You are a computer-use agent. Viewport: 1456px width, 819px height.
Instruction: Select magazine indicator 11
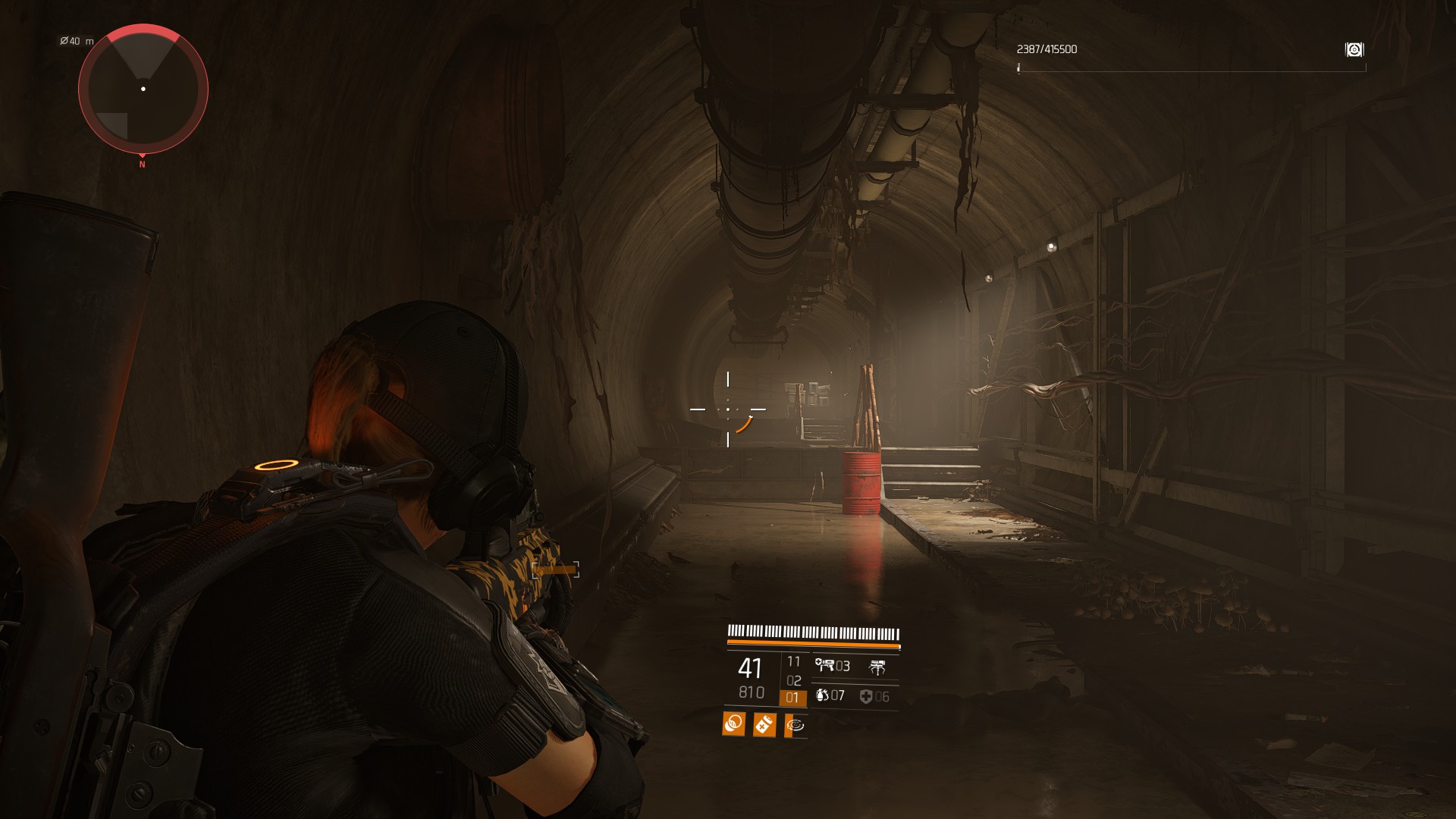793,662
